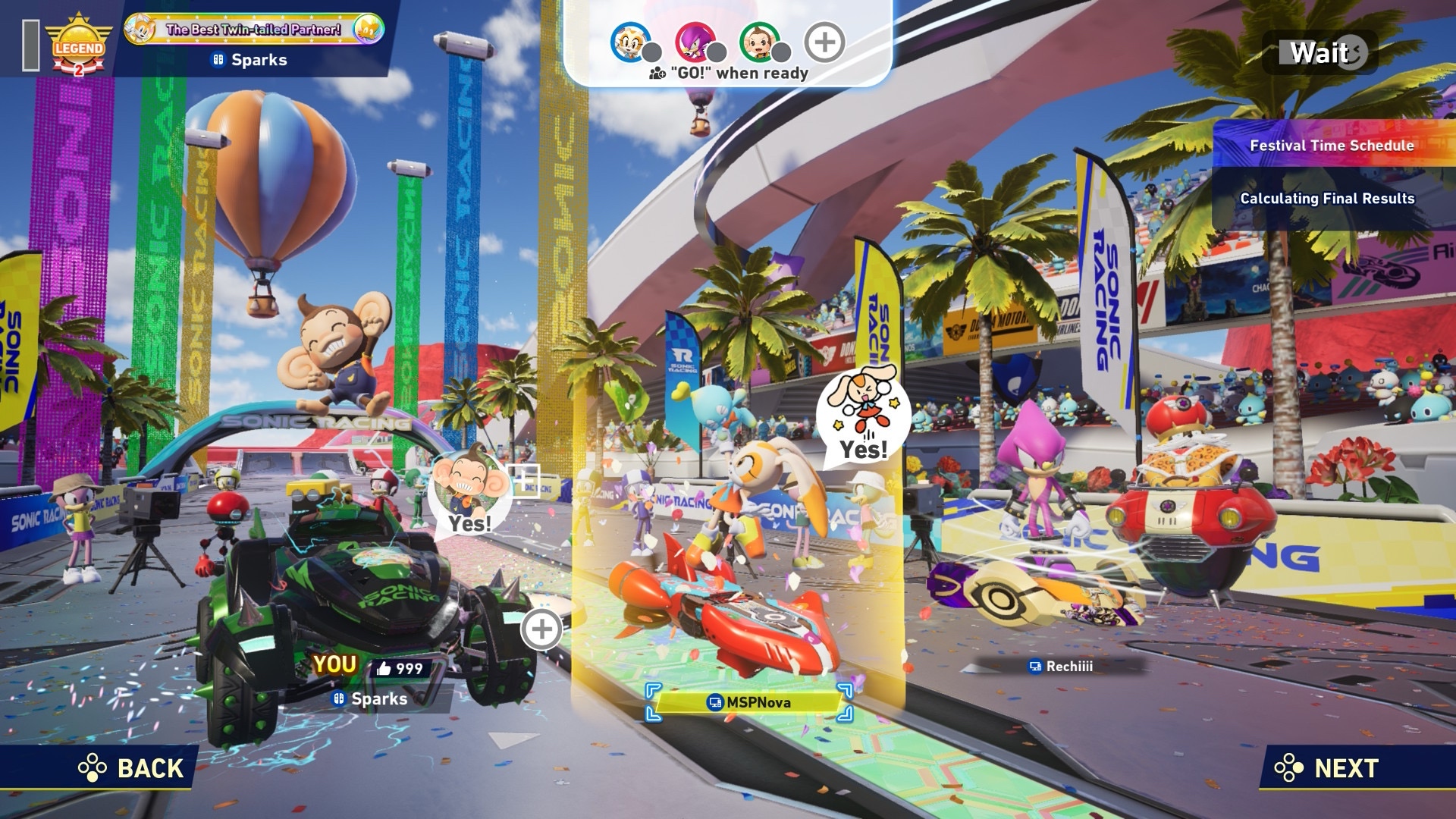Viewport: 1456px width, 819px height.
Task: Go back using the BACK button
Action: click(132, 768)
